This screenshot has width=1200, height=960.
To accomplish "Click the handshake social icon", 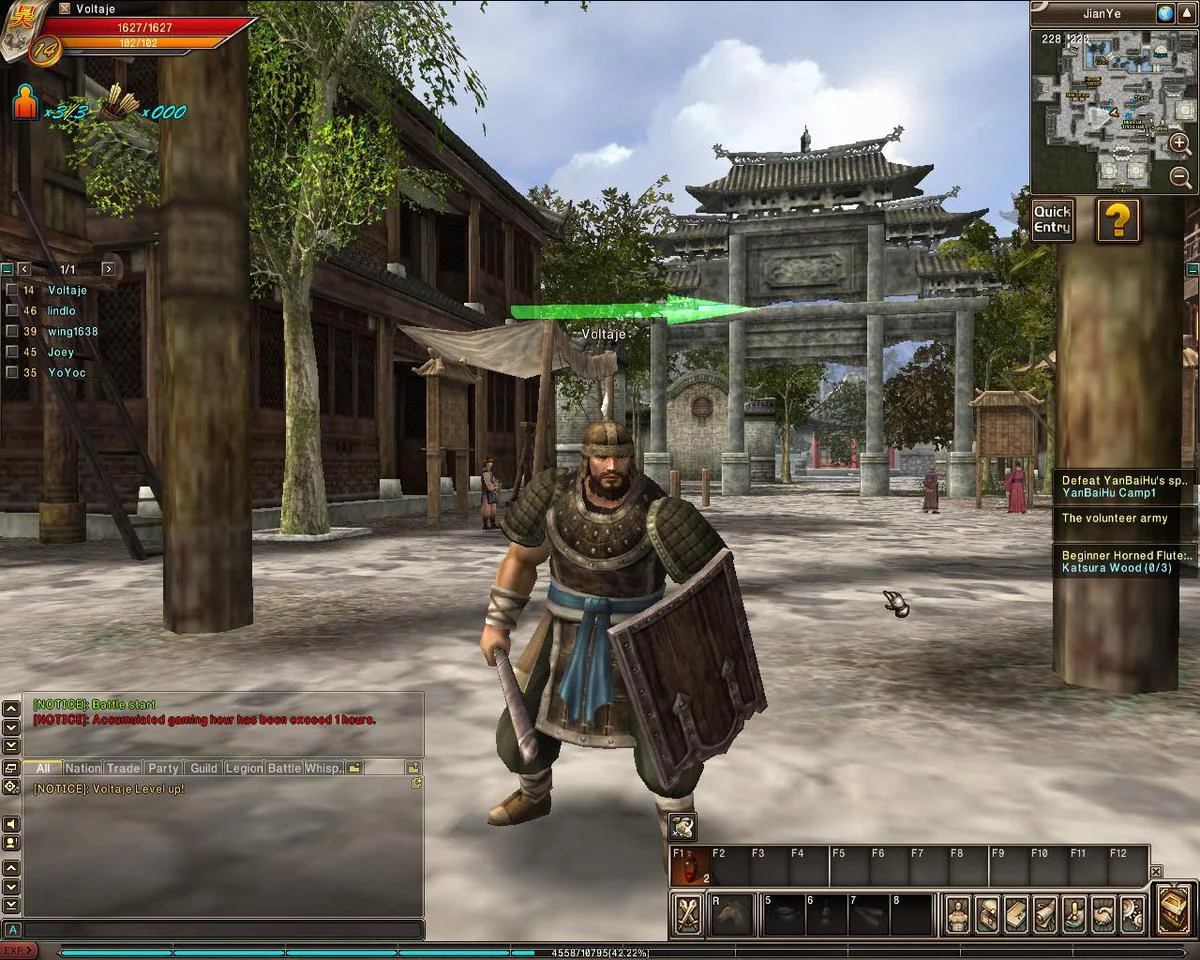I will [x=1103, y=914].
